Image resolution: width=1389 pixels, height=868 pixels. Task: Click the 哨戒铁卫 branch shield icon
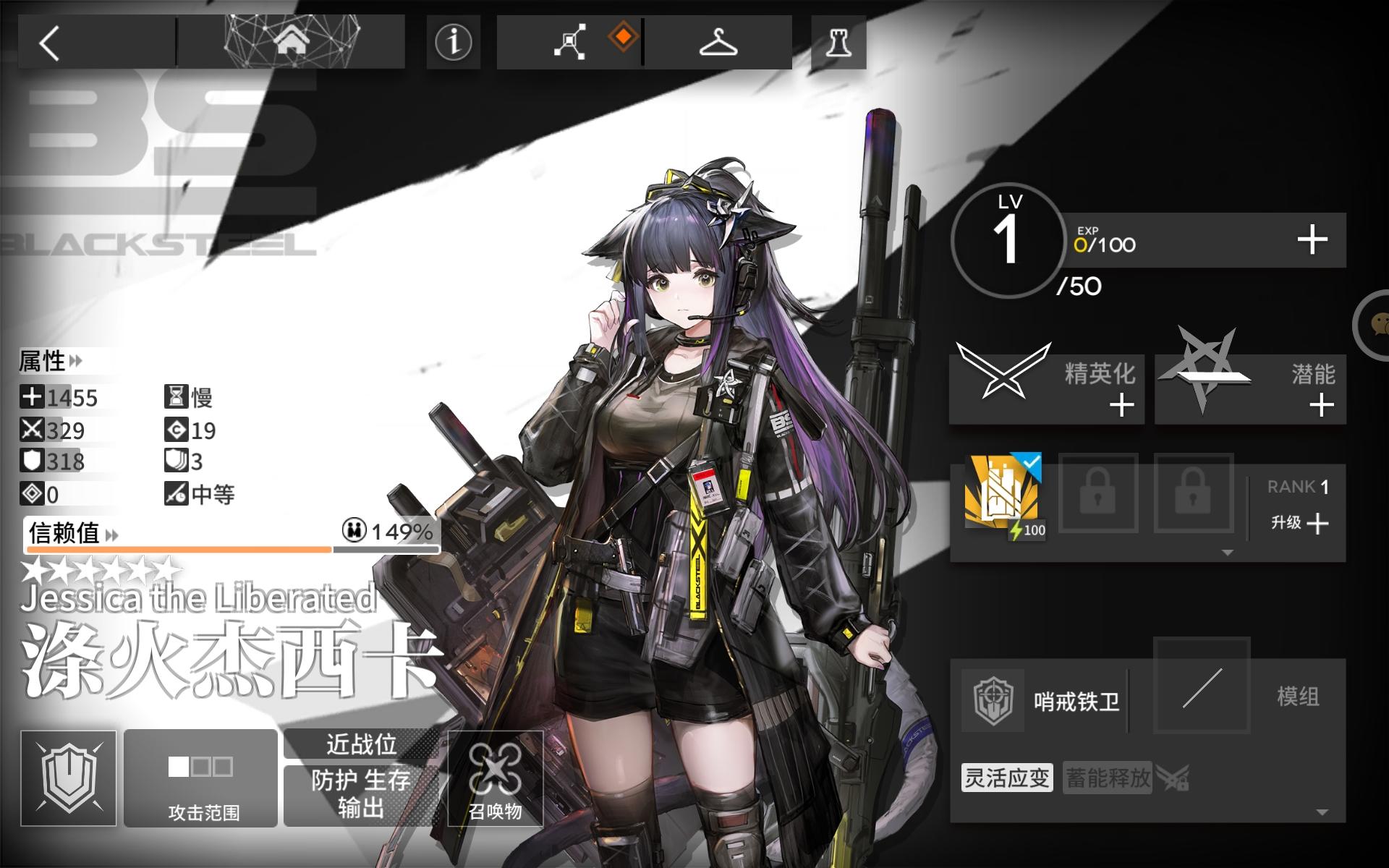pyautogui.click(x=993, y=700)
